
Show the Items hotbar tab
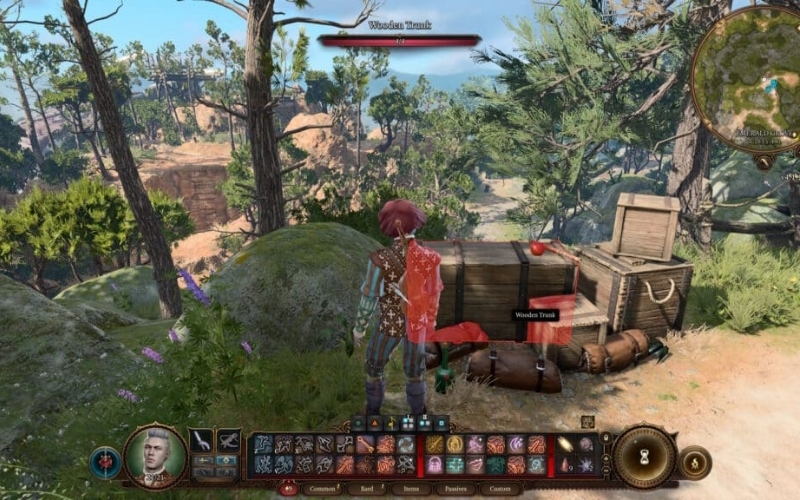[412, 489]
